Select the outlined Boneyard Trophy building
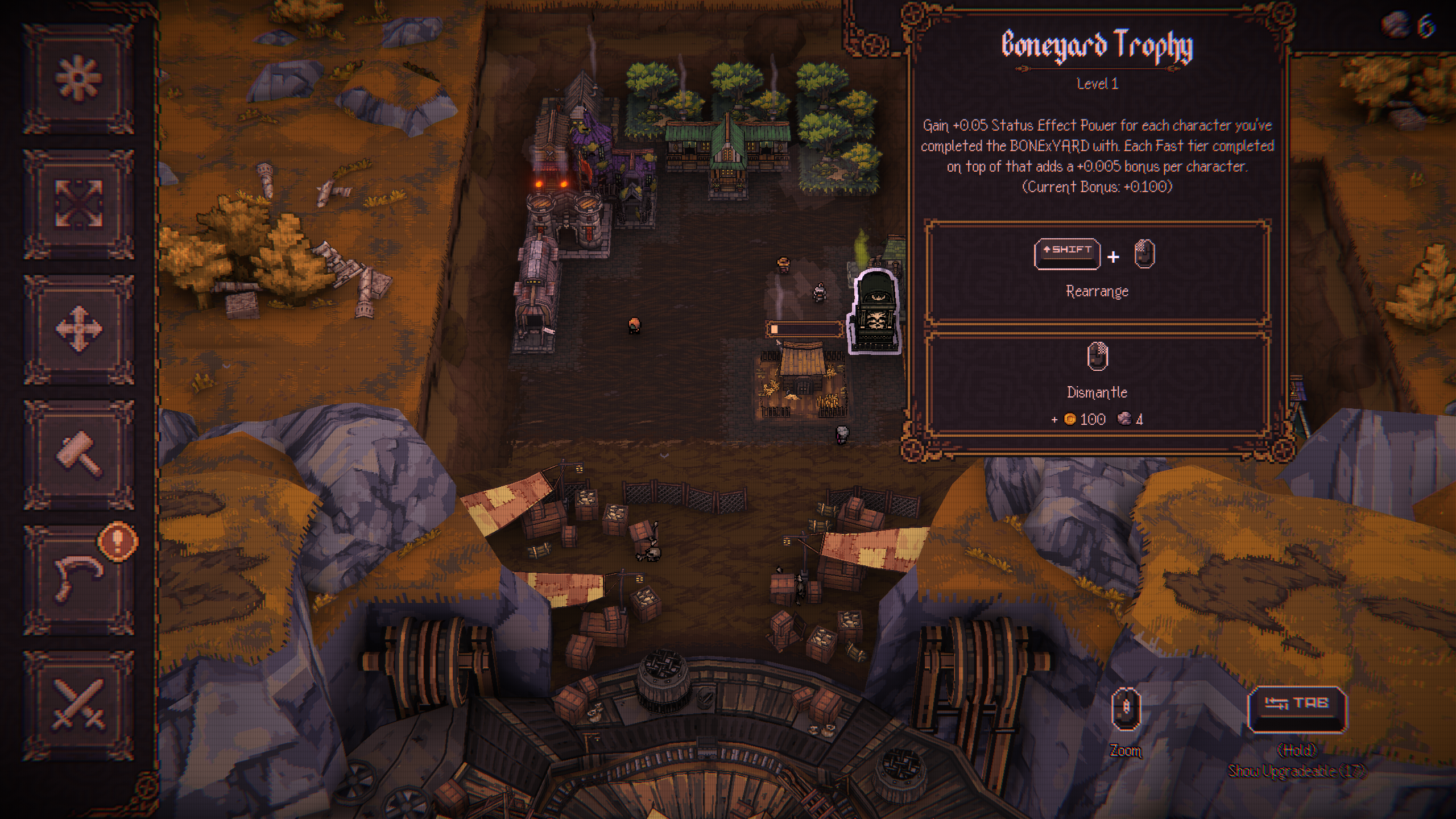Image resolution: width=1456 pixels, height=819 pixels. [875, 313]
